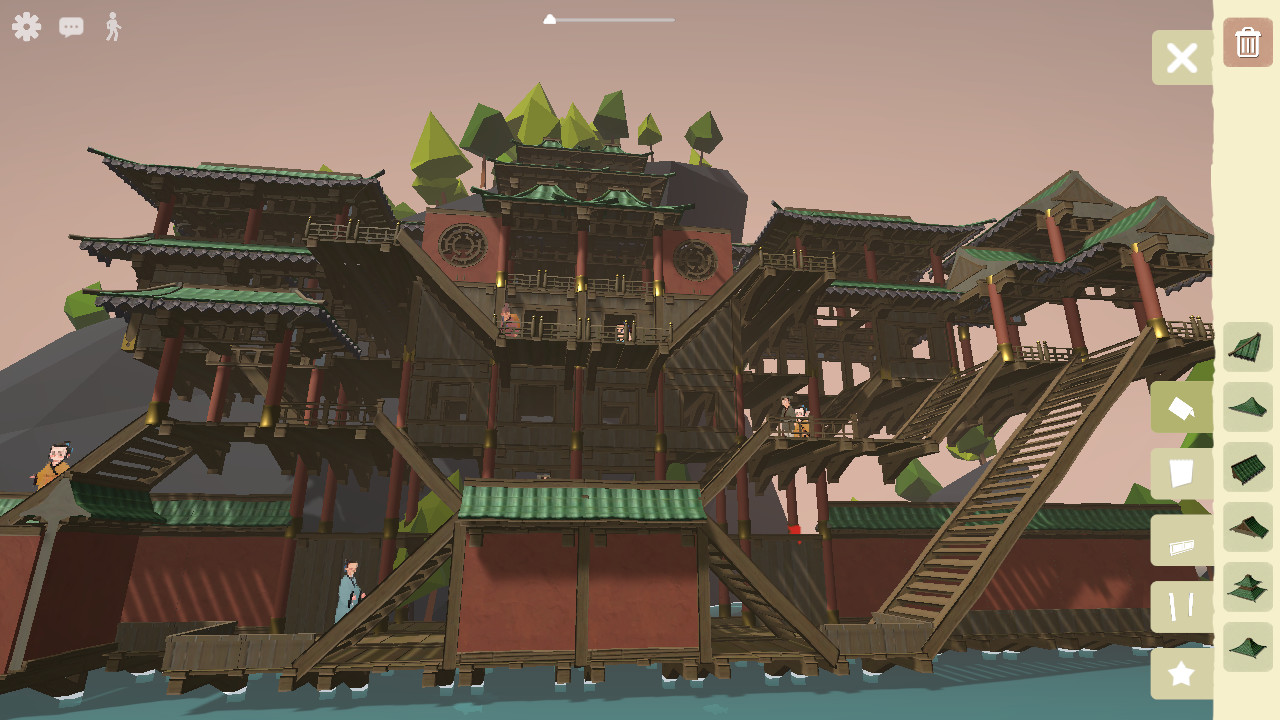Click the trash can delete icon
Viewport: 1280px width, 720px height.
[1247, 42]
